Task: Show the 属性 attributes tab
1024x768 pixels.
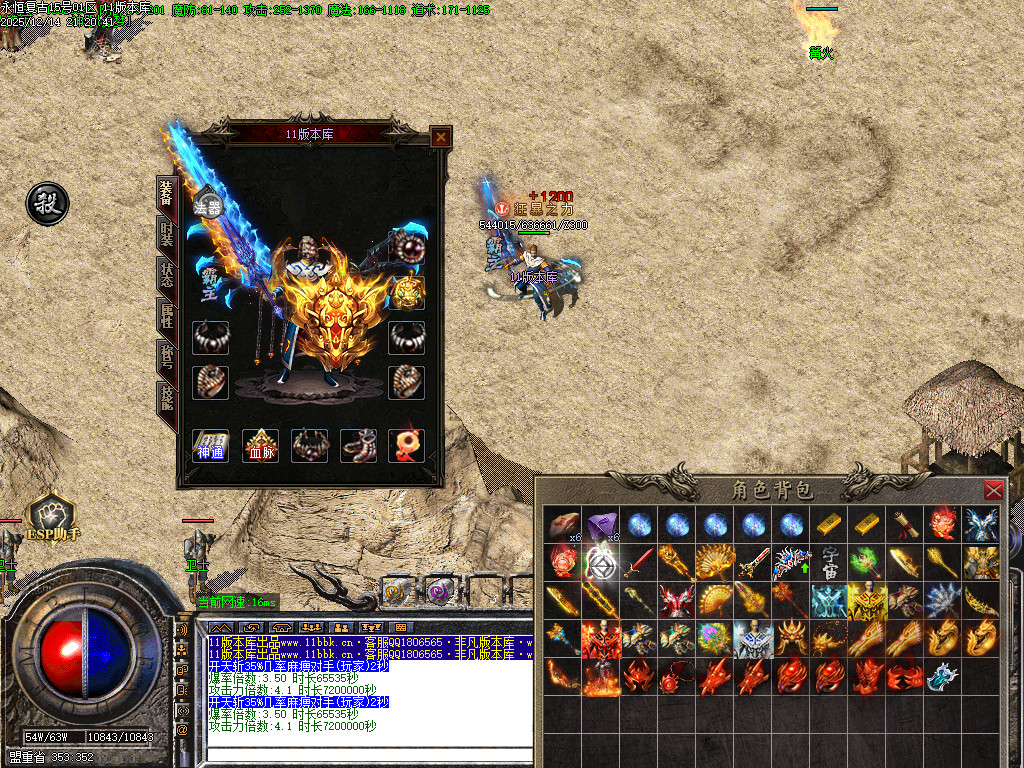Action: click(x=167, y=317)
